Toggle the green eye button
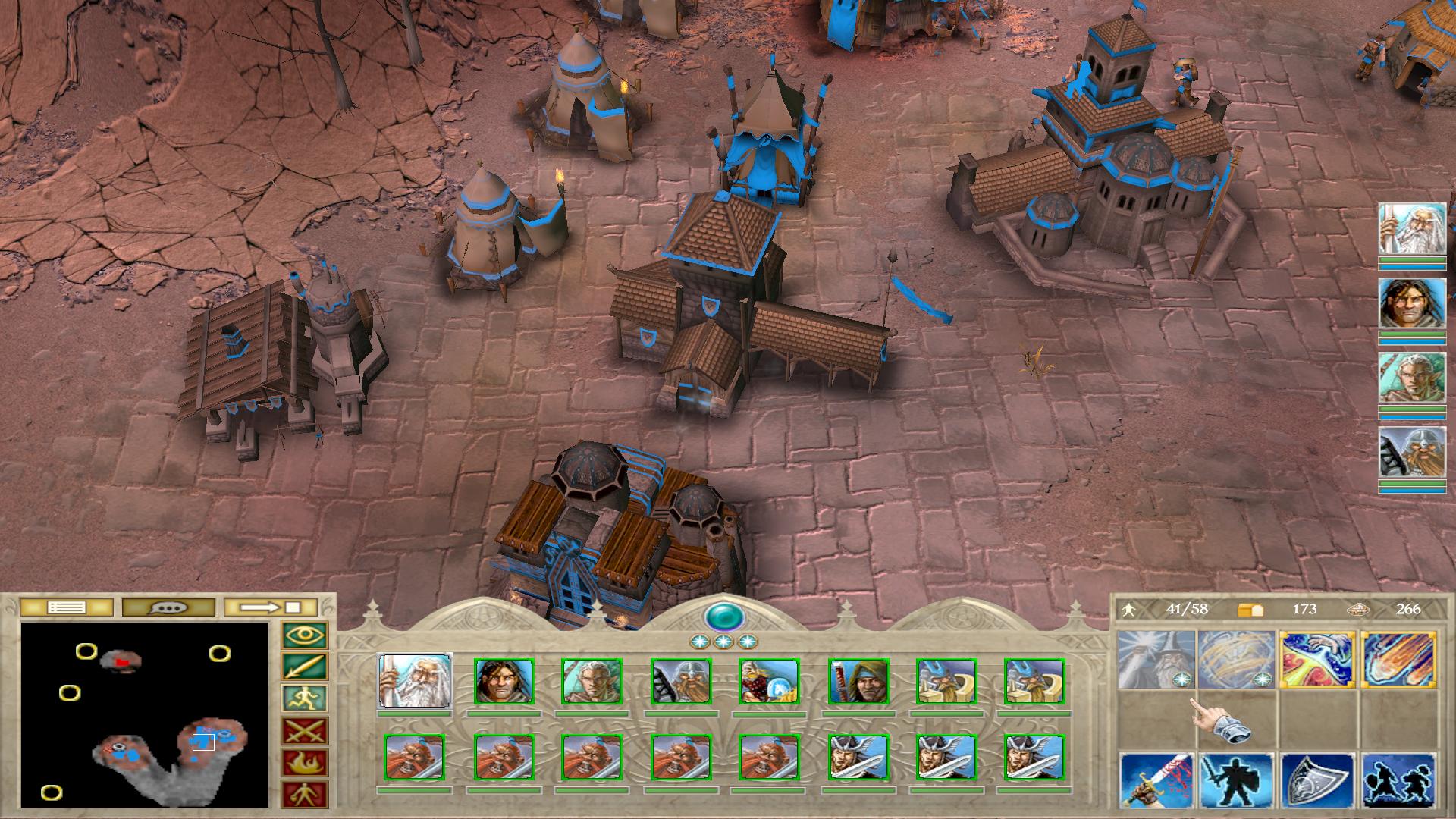The image size is (1456, 819). tap(305, 635)
